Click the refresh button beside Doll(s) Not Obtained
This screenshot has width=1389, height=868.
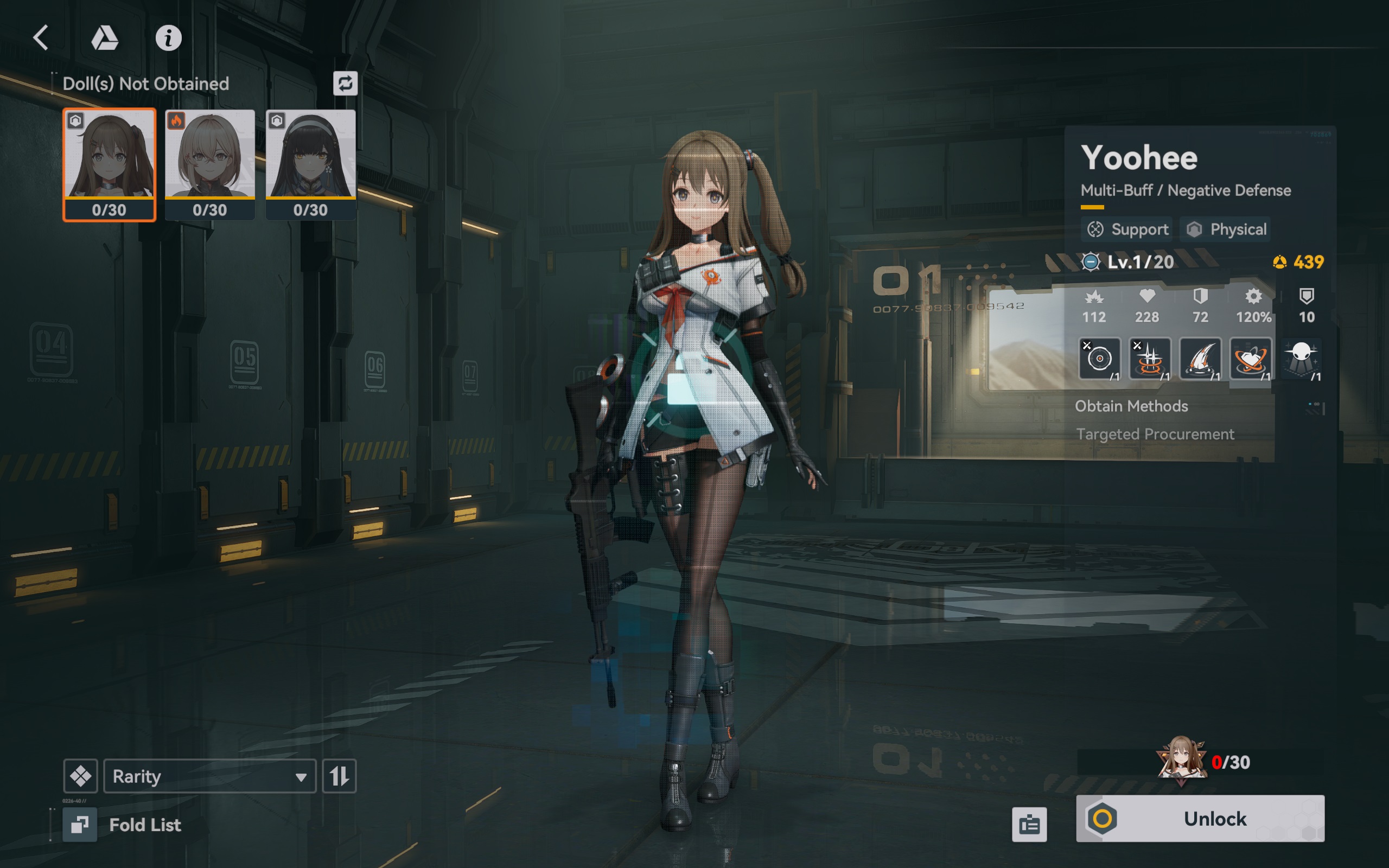[345, 84]
